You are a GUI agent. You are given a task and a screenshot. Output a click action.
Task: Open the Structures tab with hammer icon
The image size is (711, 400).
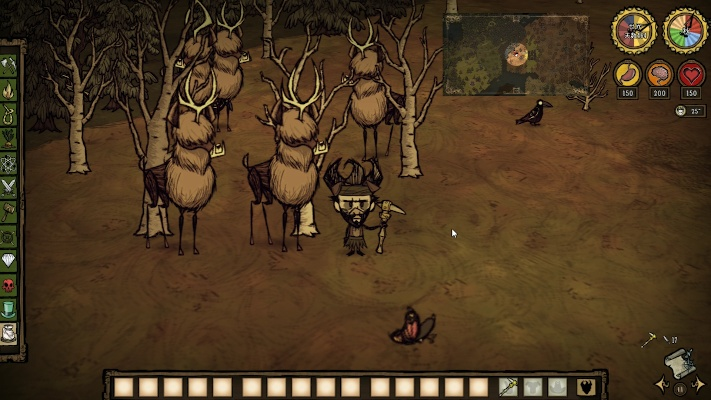coord(11,210)
